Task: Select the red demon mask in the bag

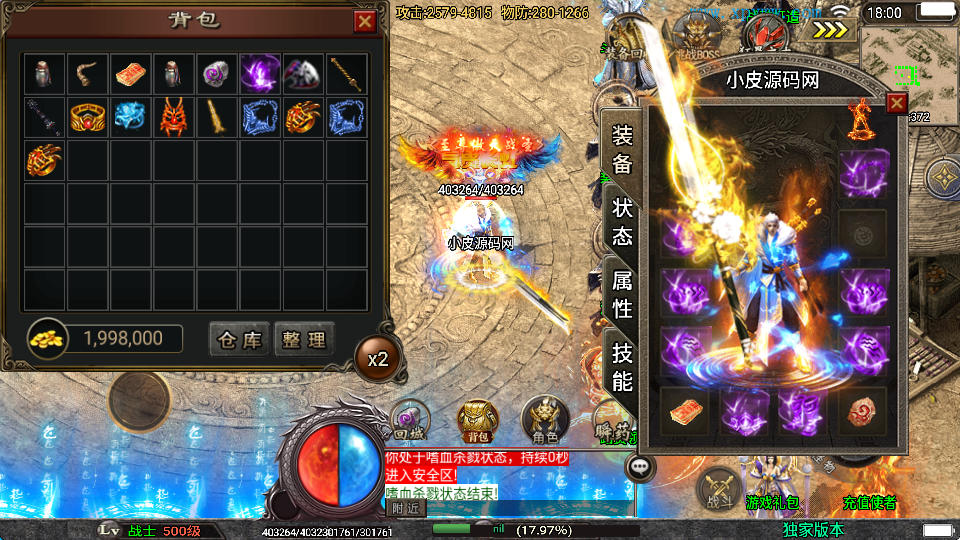Action: click(x=174, y=117)
